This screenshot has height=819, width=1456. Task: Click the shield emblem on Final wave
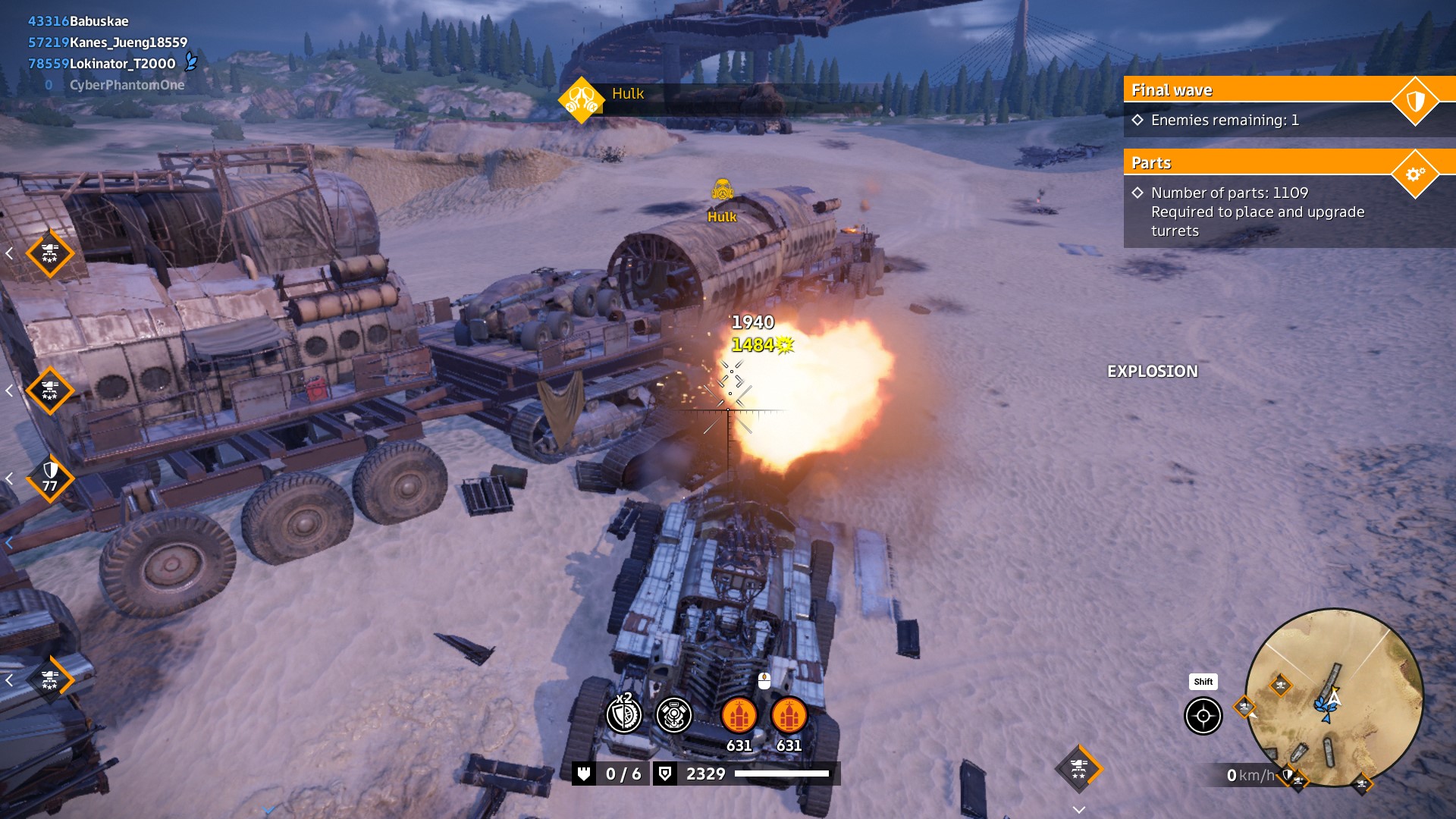tap(1415, 101)
